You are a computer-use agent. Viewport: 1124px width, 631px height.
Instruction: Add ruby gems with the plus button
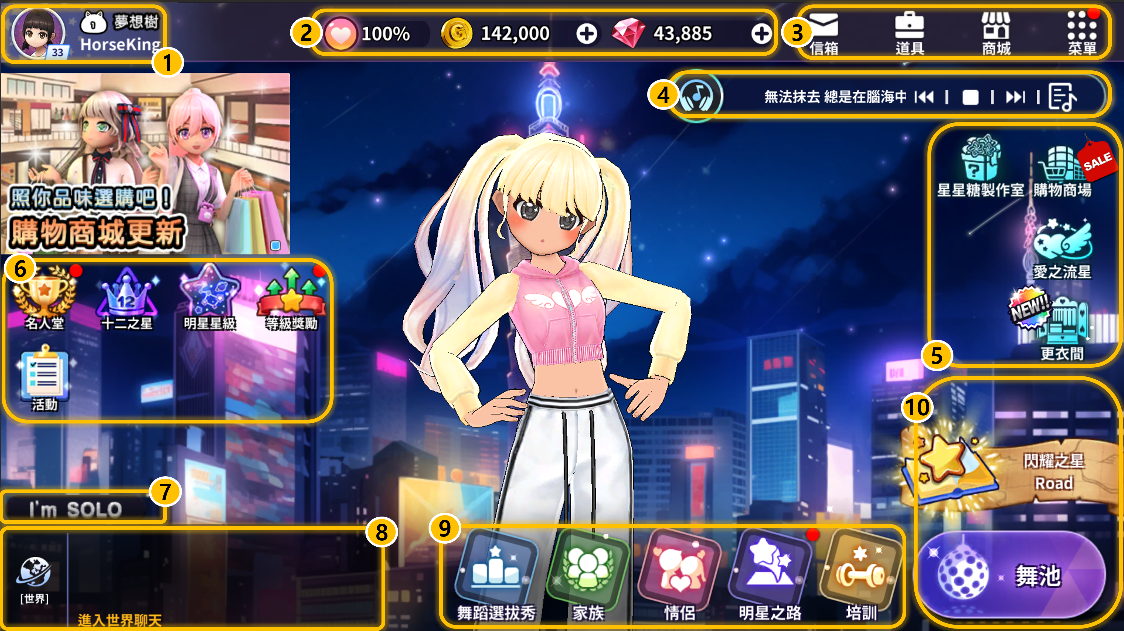click(761, 34)
